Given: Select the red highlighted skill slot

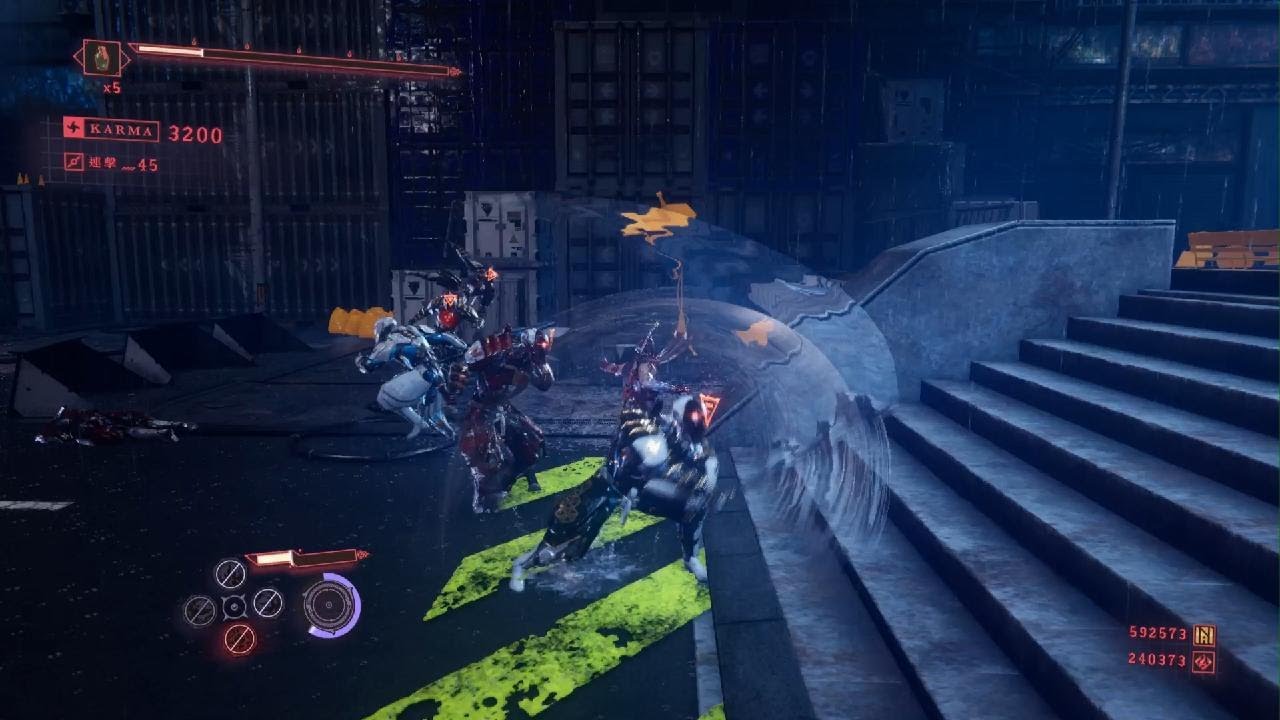Looking at the screenshot, I should click(238, 637).
